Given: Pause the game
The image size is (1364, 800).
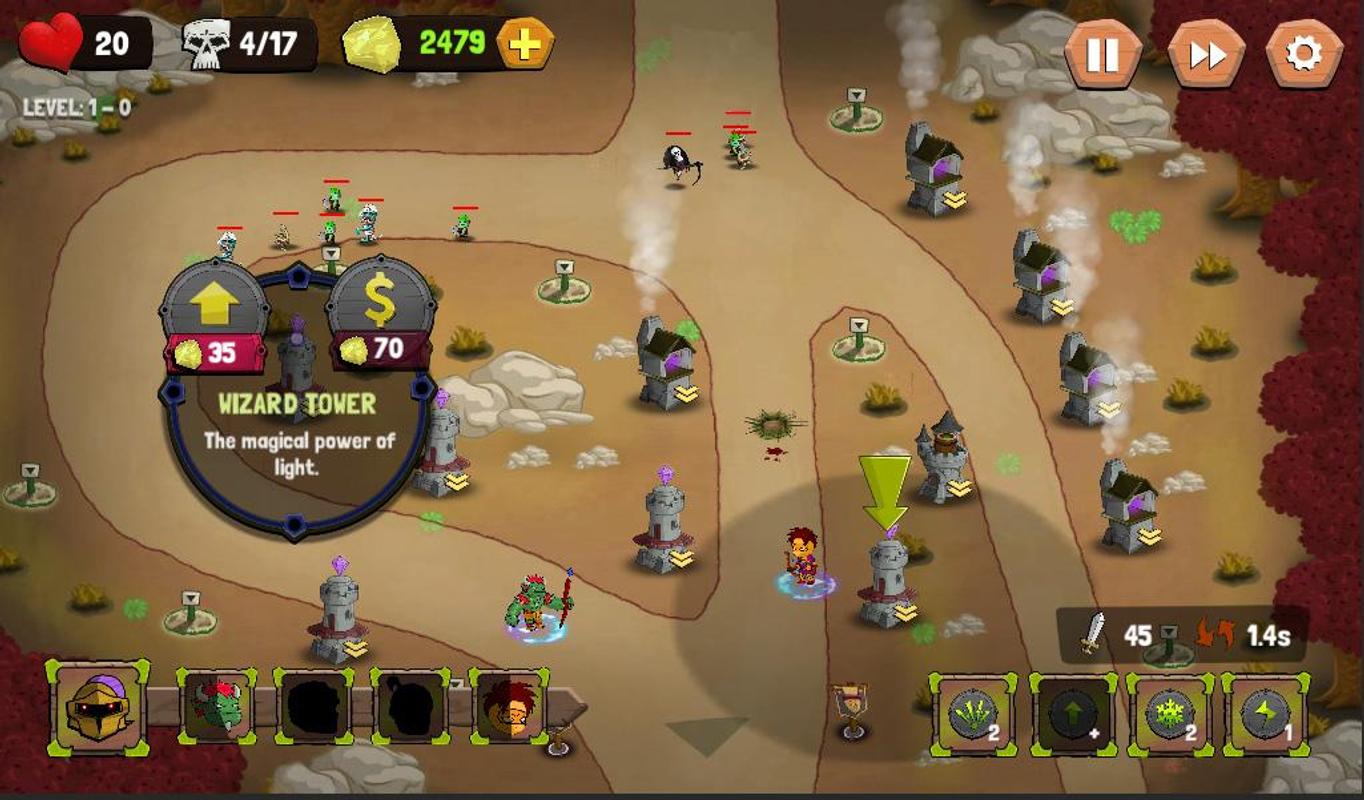Looking at the screenshot, I should pos(1102,54).
